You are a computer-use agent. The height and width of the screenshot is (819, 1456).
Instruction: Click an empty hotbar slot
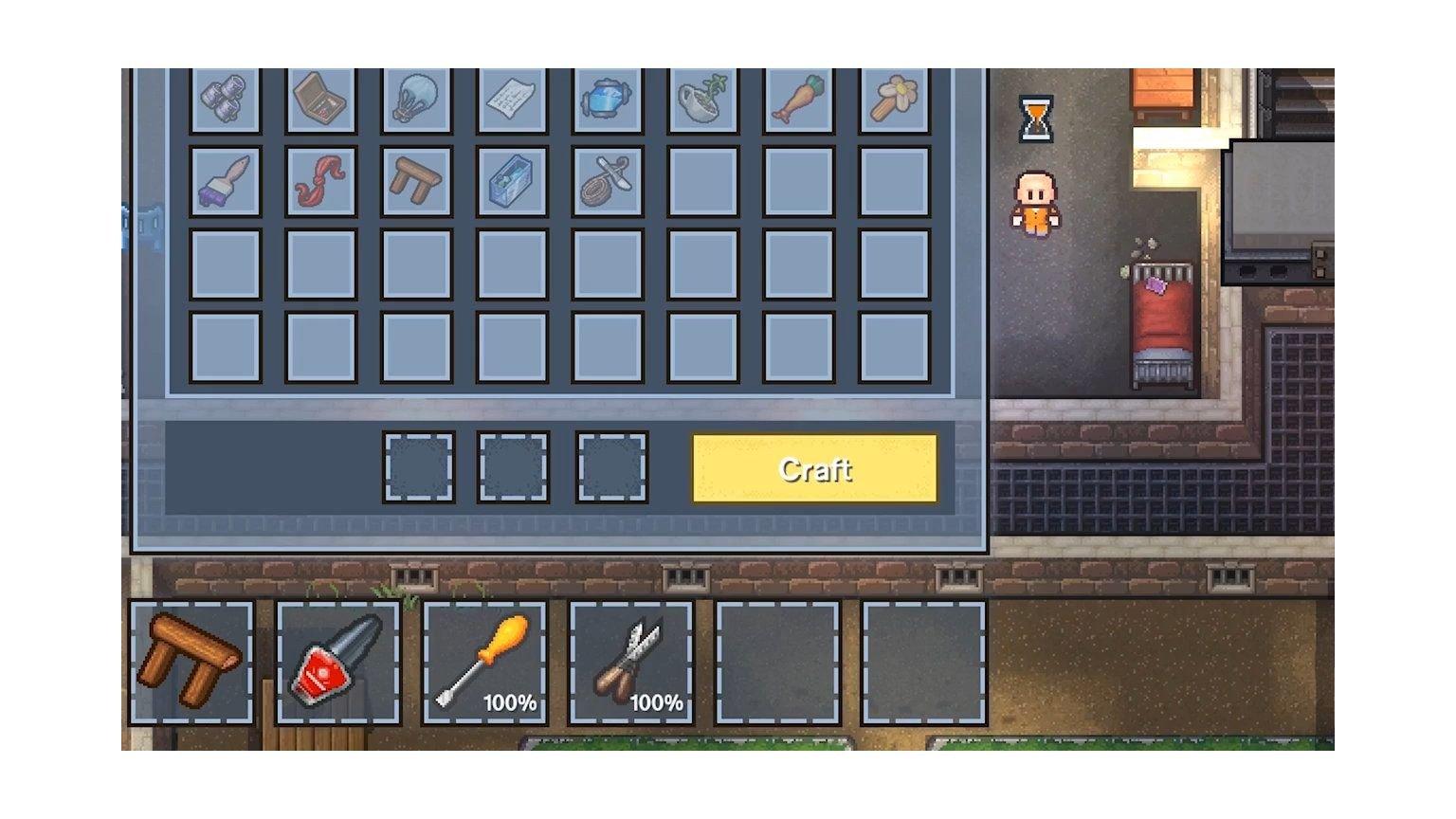pos(778,662)
